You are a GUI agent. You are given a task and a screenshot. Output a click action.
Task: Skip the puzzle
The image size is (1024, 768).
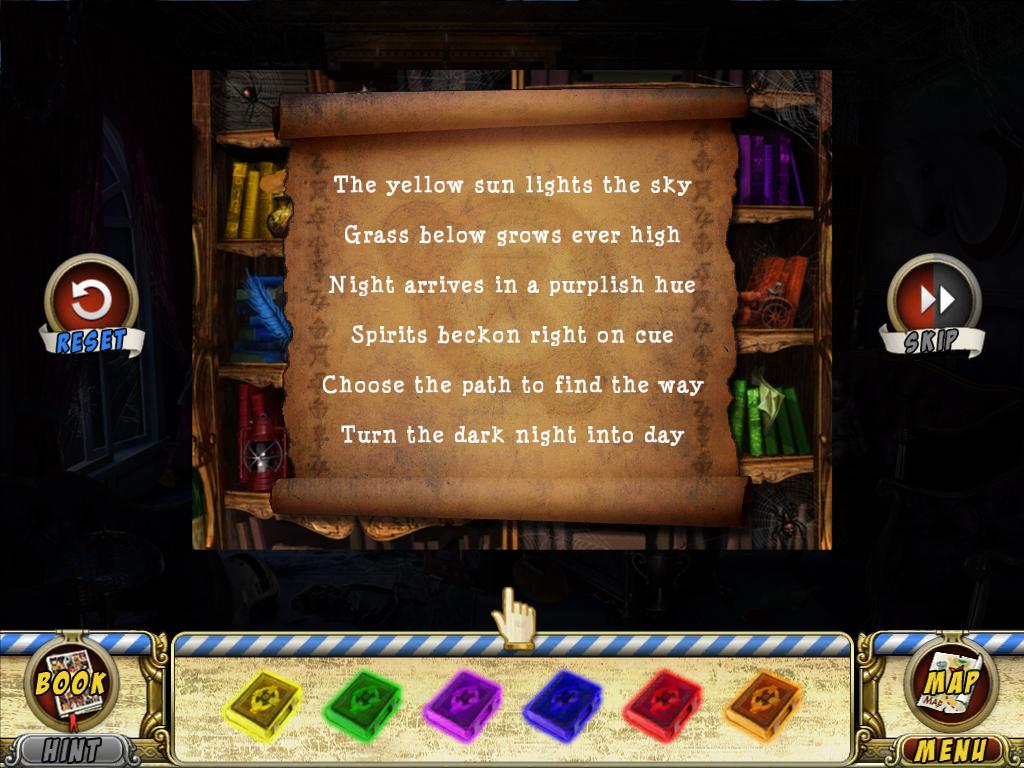(x=935, y=301)
